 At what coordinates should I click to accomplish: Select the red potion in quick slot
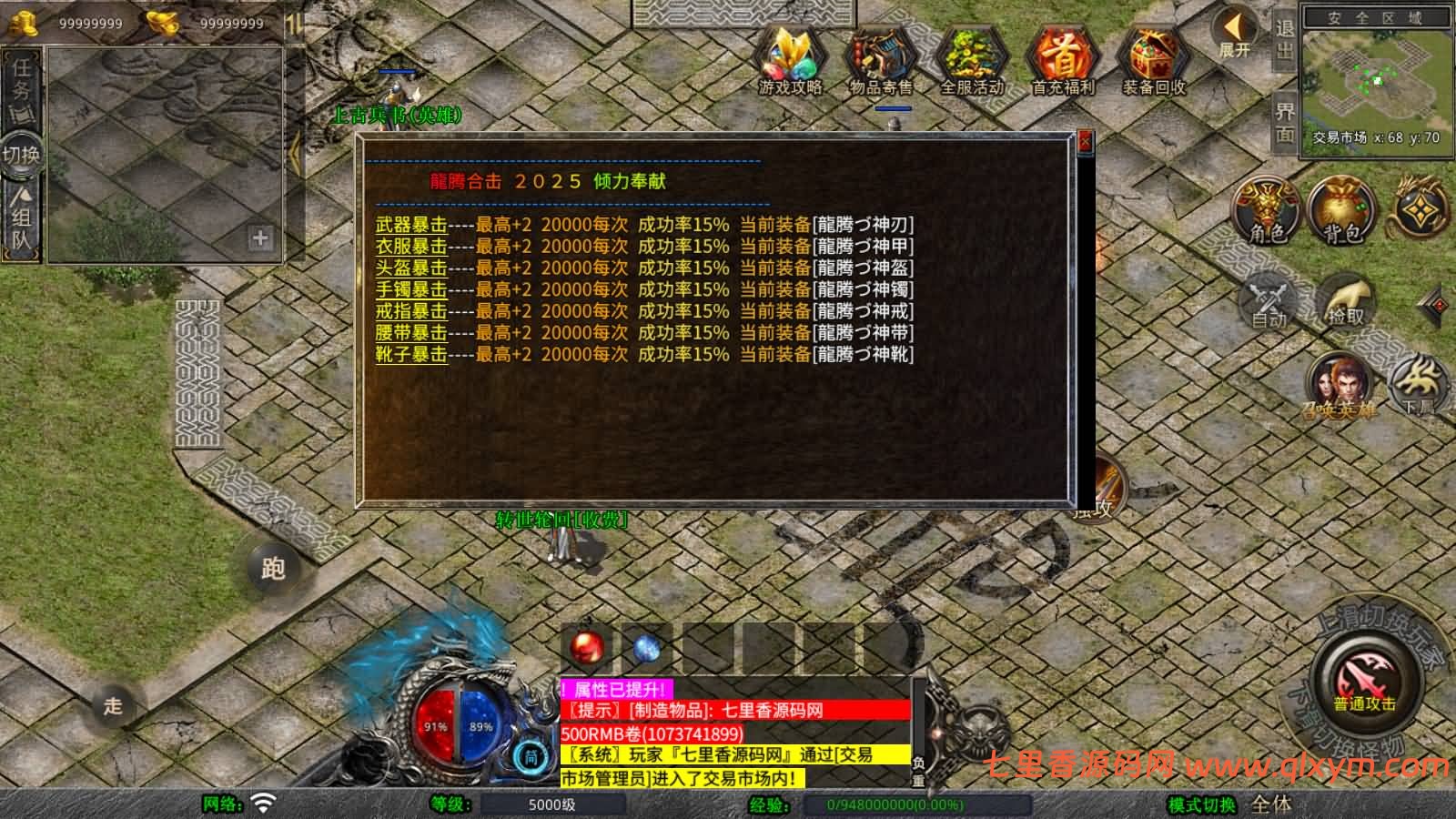point(586,644)
